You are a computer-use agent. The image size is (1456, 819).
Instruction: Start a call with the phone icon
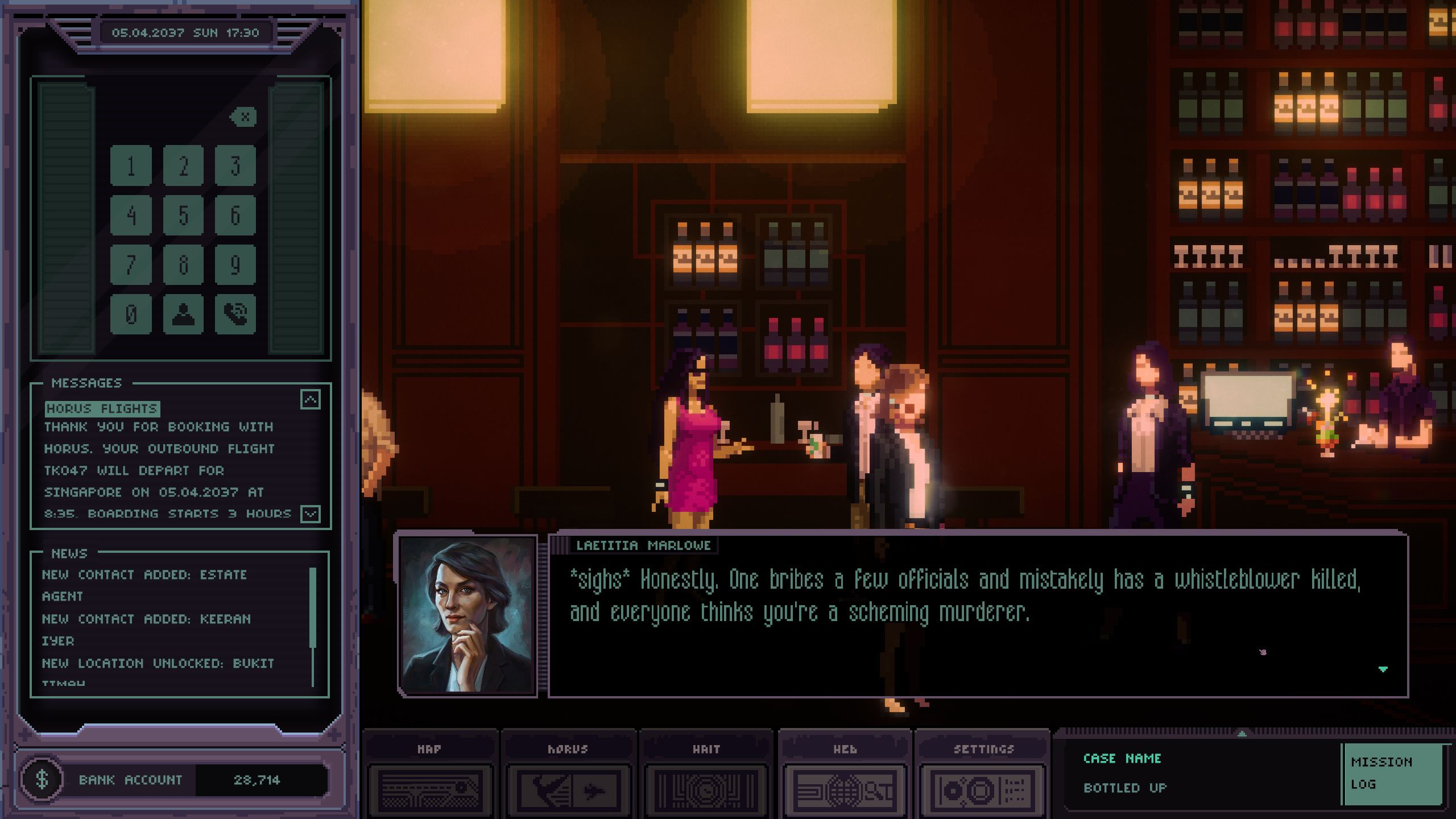pyautogui.click(x=235, y=314)
